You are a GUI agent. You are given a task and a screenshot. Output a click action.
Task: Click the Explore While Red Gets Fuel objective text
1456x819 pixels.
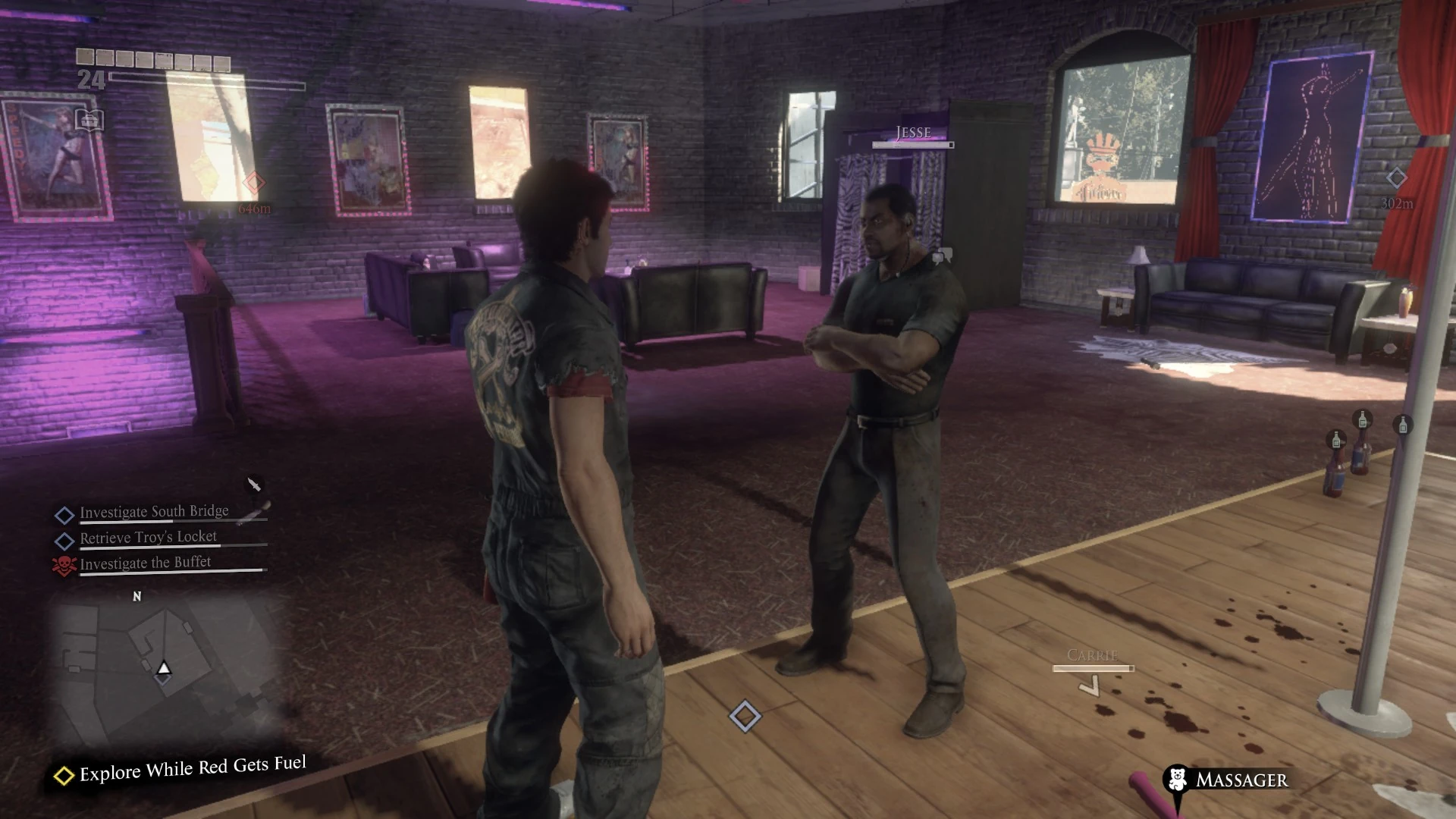(190, 768)
